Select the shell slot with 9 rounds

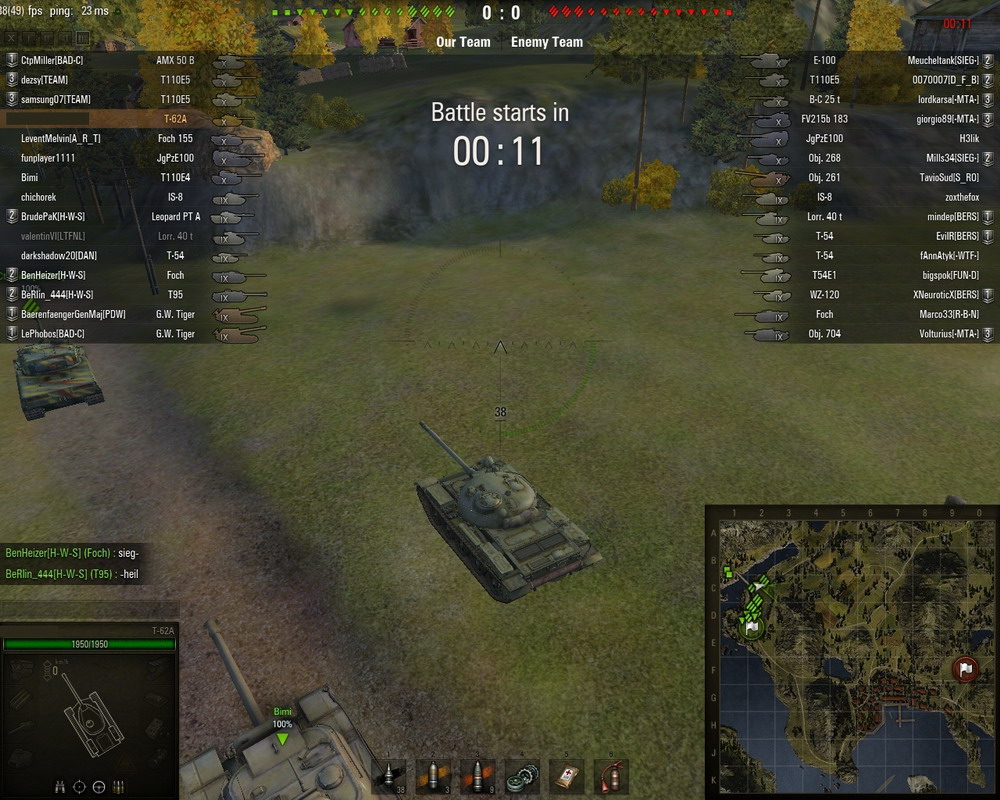tap(477, 777)
